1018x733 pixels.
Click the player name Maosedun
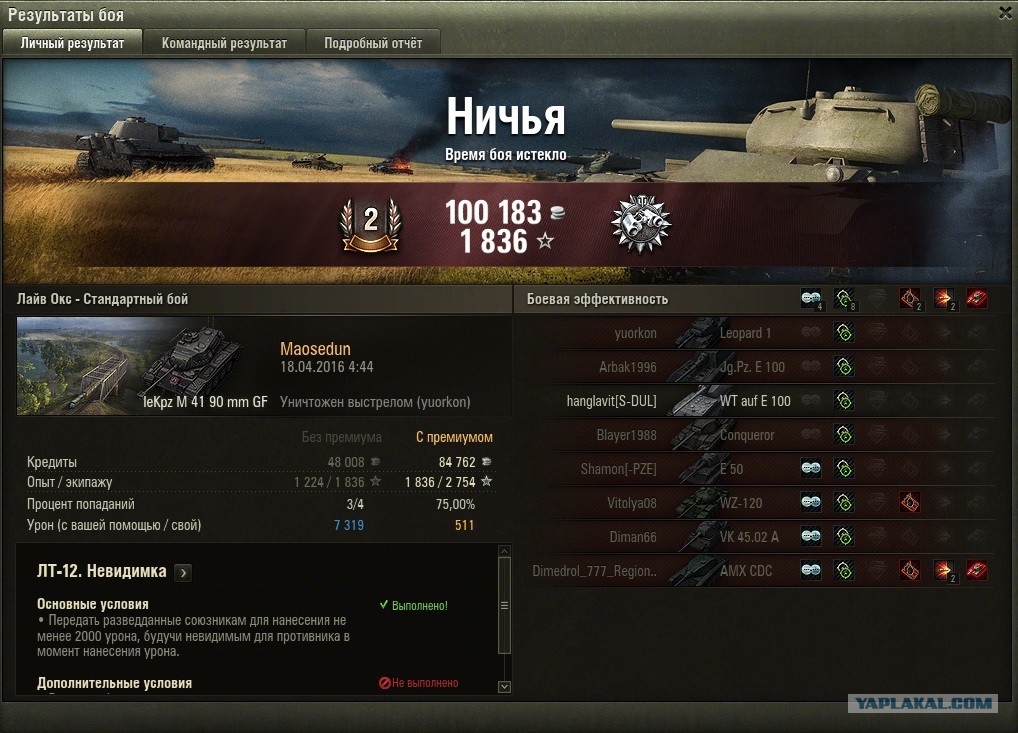click(315, 349)
